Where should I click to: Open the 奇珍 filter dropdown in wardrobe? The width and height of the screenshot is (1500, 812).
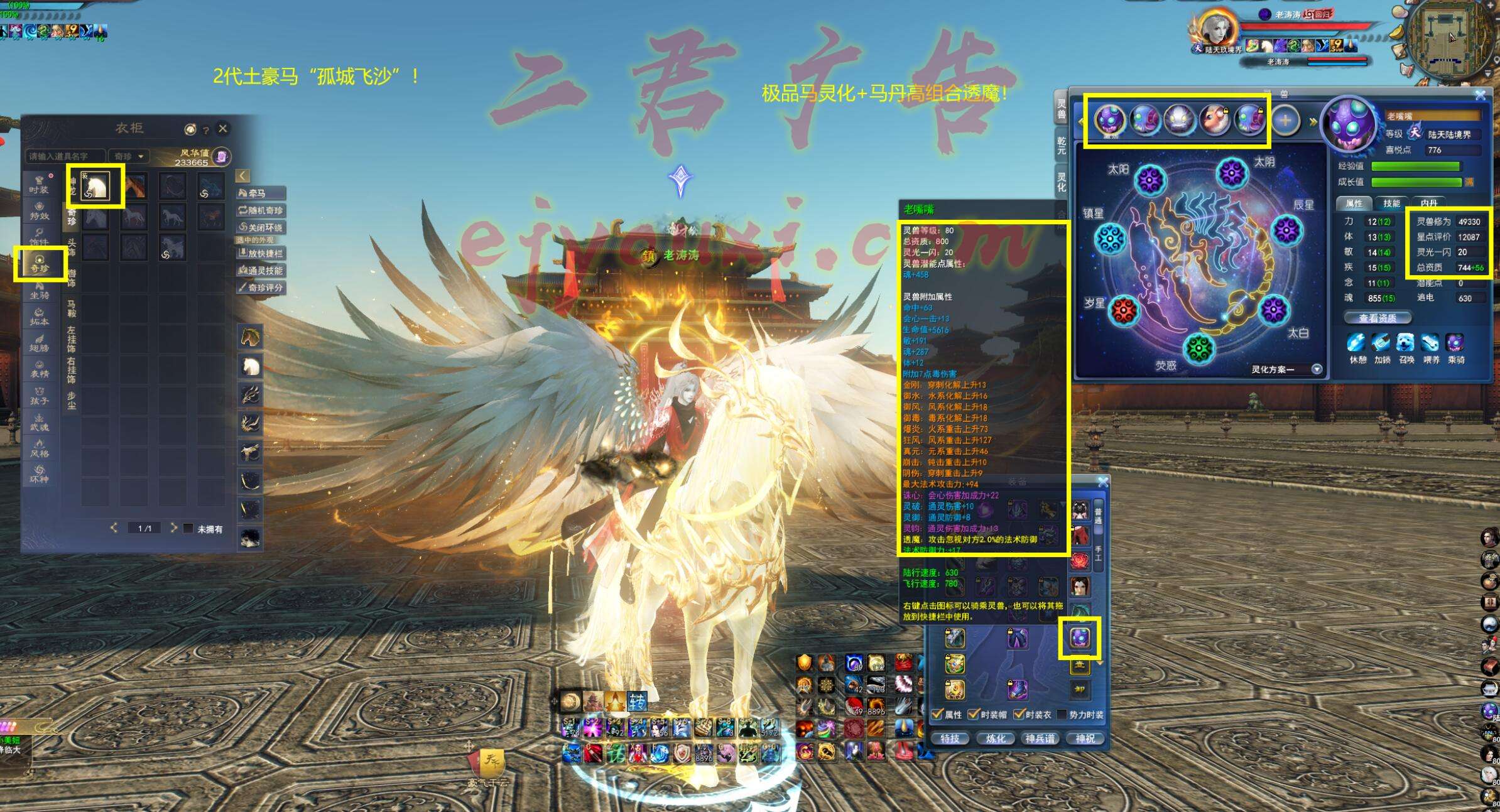pos(129,156)
